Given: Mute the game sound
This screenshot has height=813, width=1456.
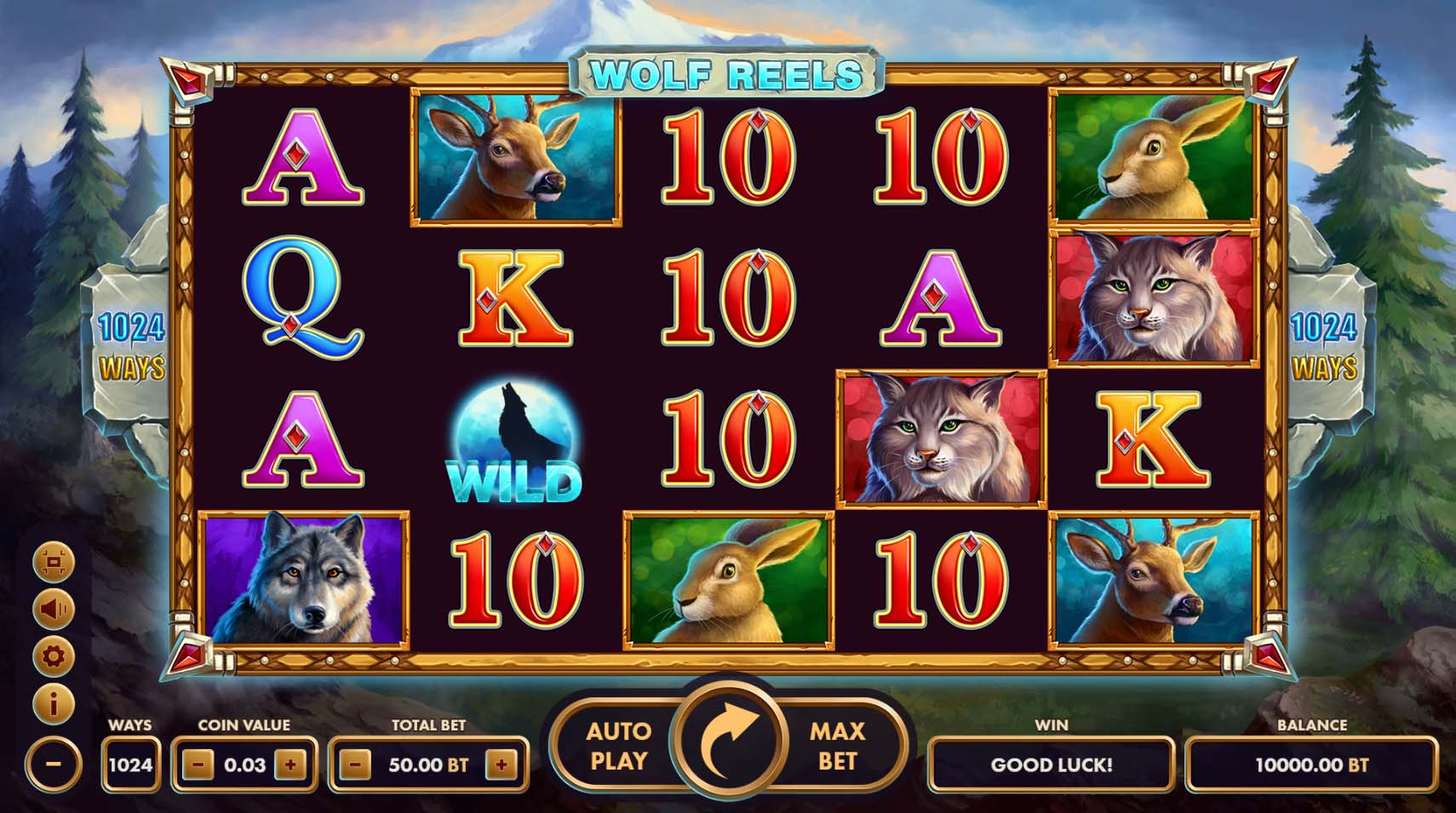Looking at the screenshot, I should click(x=53, y=610).
